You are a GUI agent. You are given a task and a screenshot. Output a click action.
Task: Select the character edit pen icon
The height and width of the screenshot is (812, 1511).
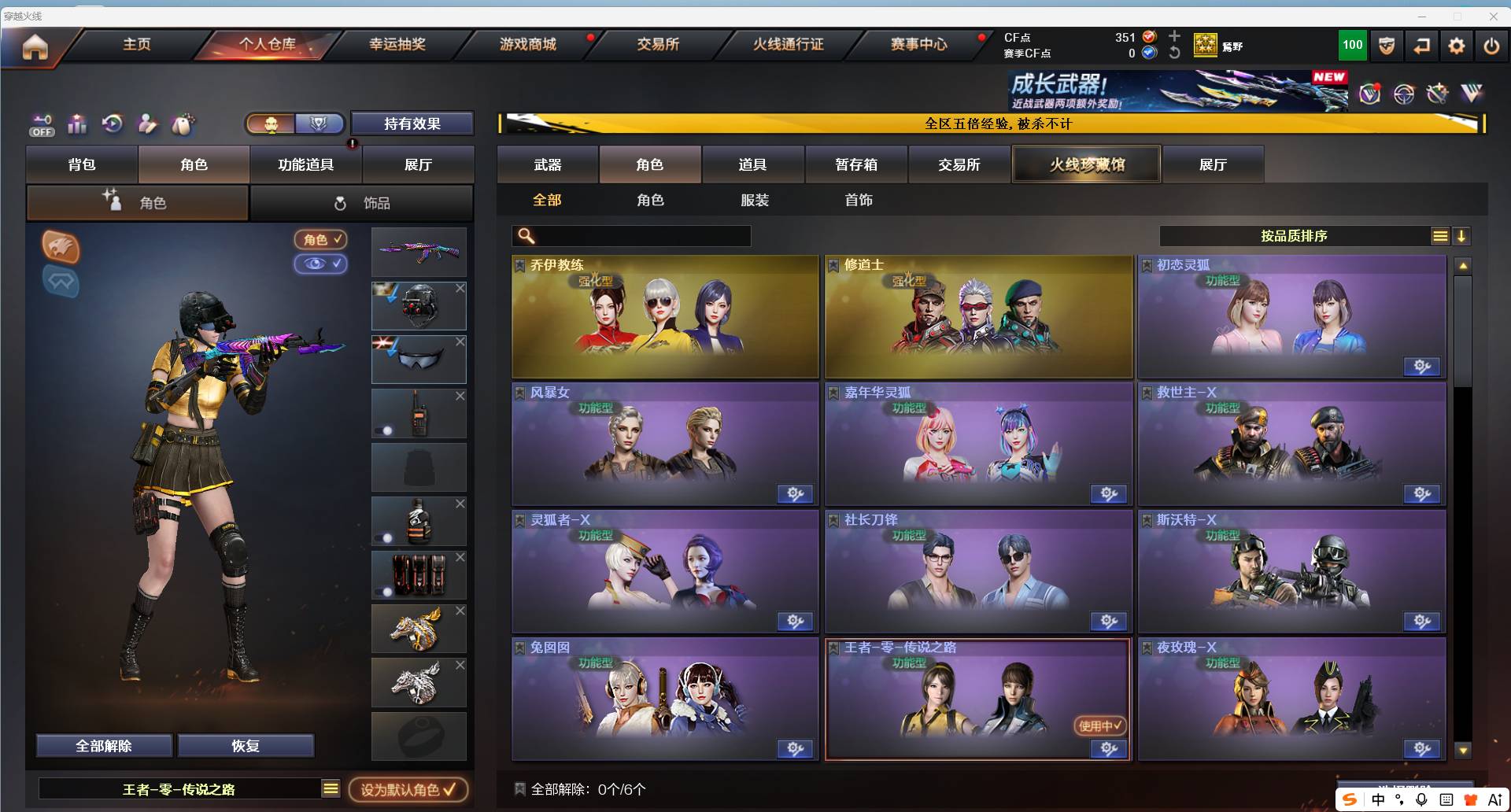point(146,124)
